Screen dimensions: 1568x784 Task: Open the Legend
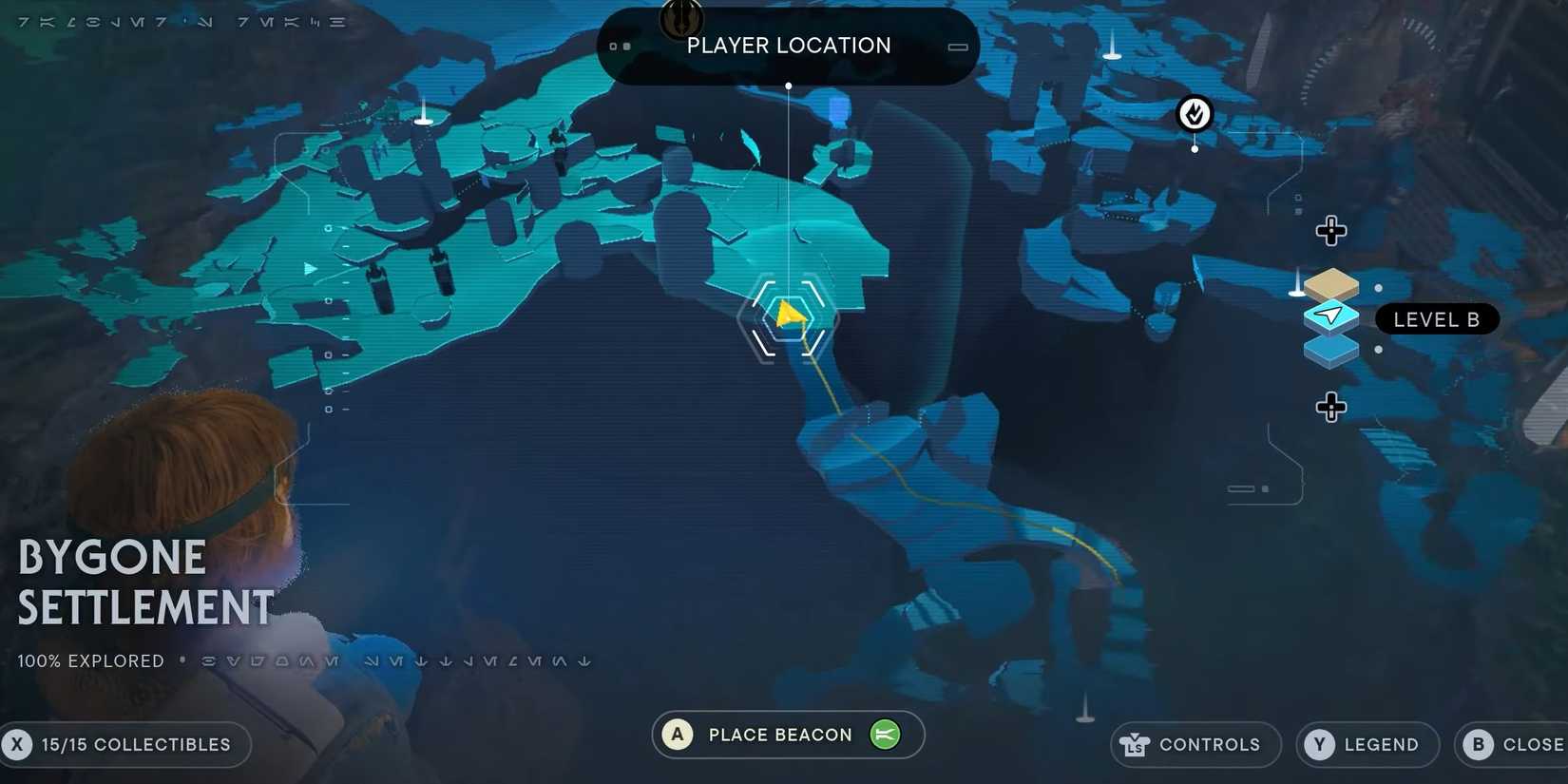pos(1367,744)
